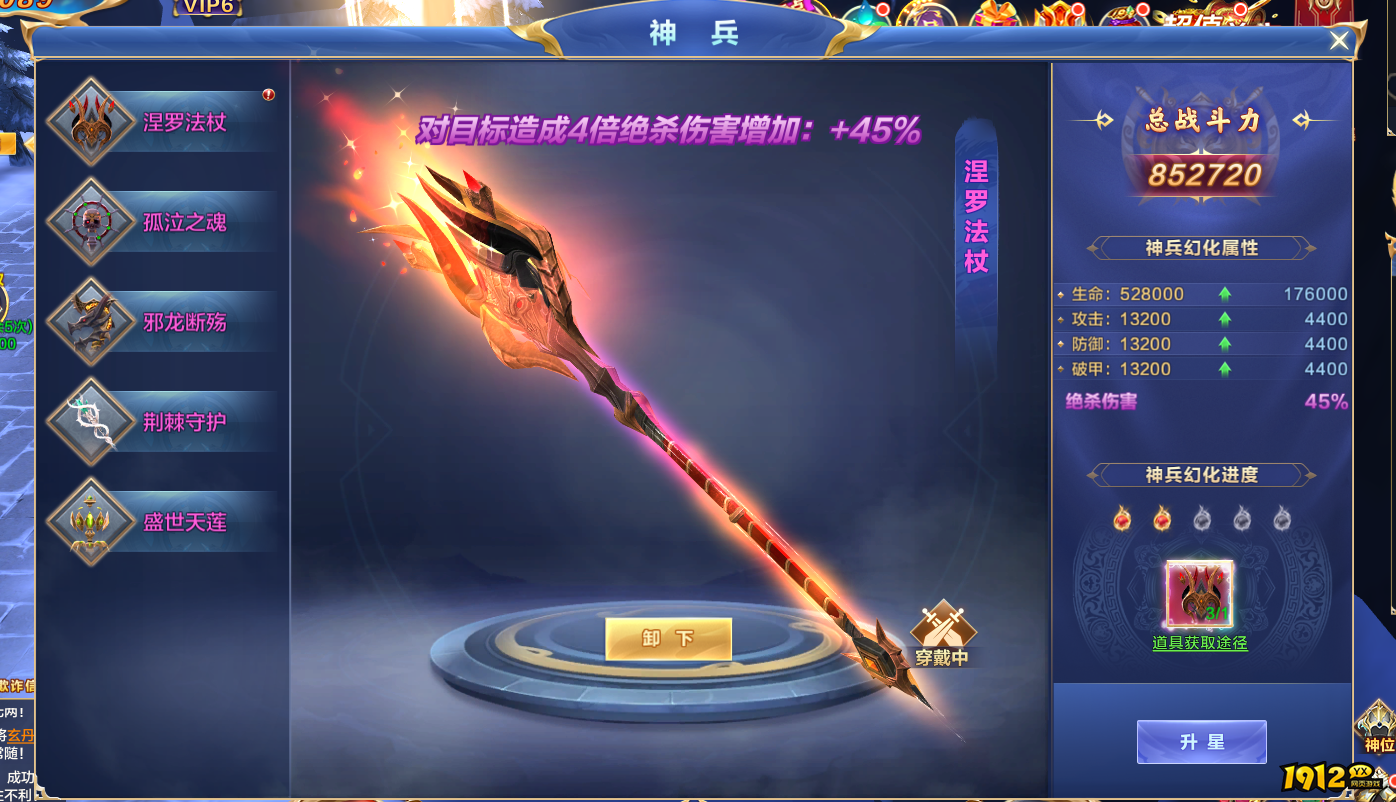The width and height of the screenshot is (1396, 802).
Task: Open the gift box icon in the top bar
Action: (994, 12)
